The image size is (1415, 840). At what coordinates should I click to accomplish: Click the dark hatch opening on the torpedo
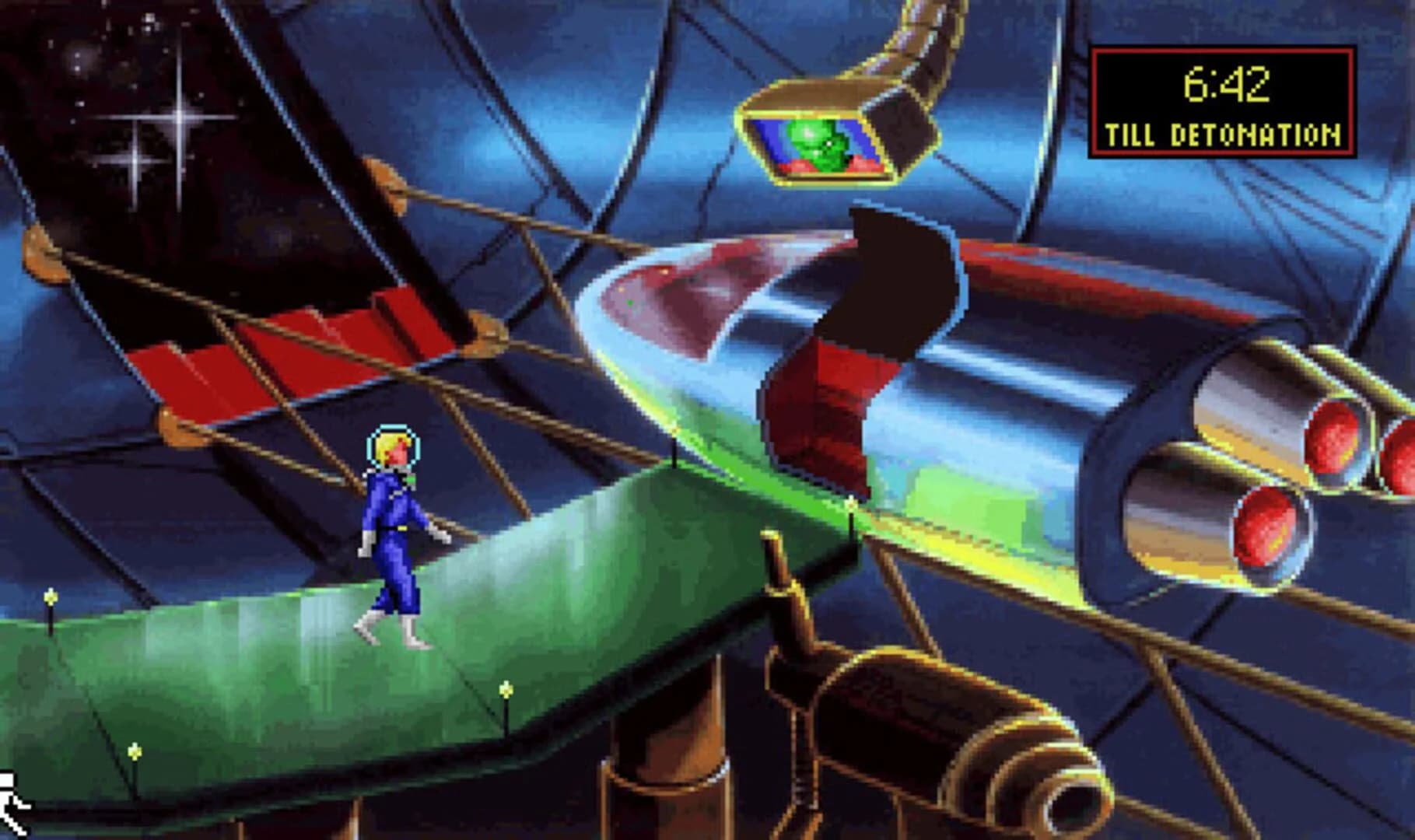[x=895, y=288]
